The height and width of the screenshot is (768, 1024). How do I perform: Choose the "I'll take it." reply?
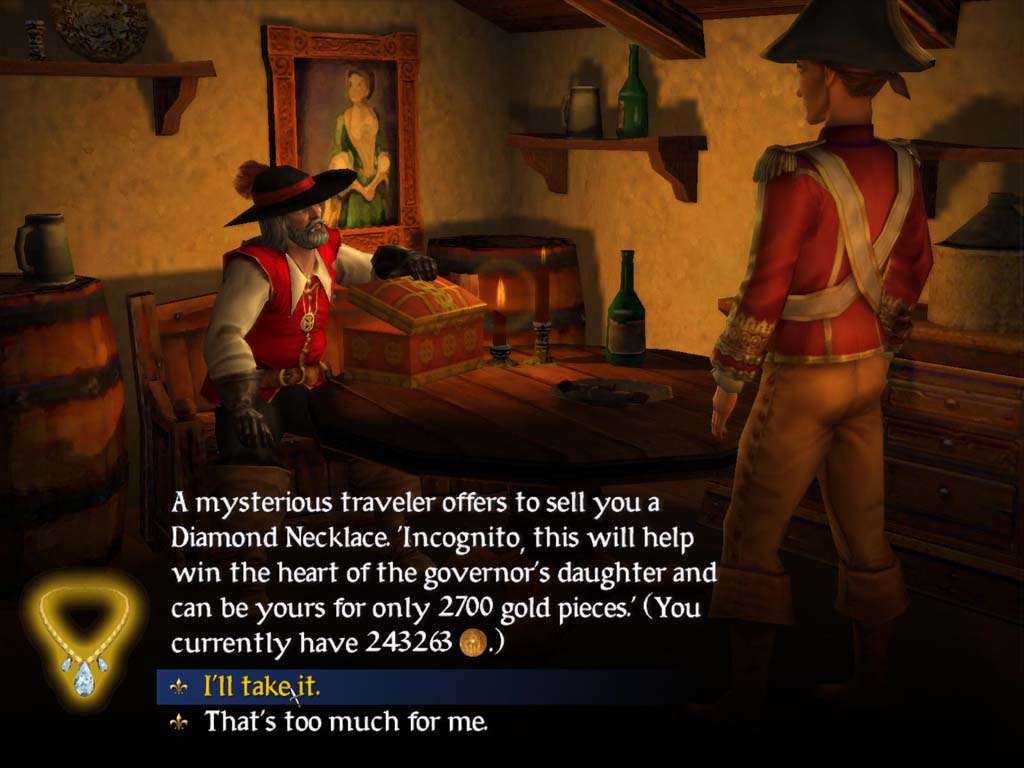(262, 687)
